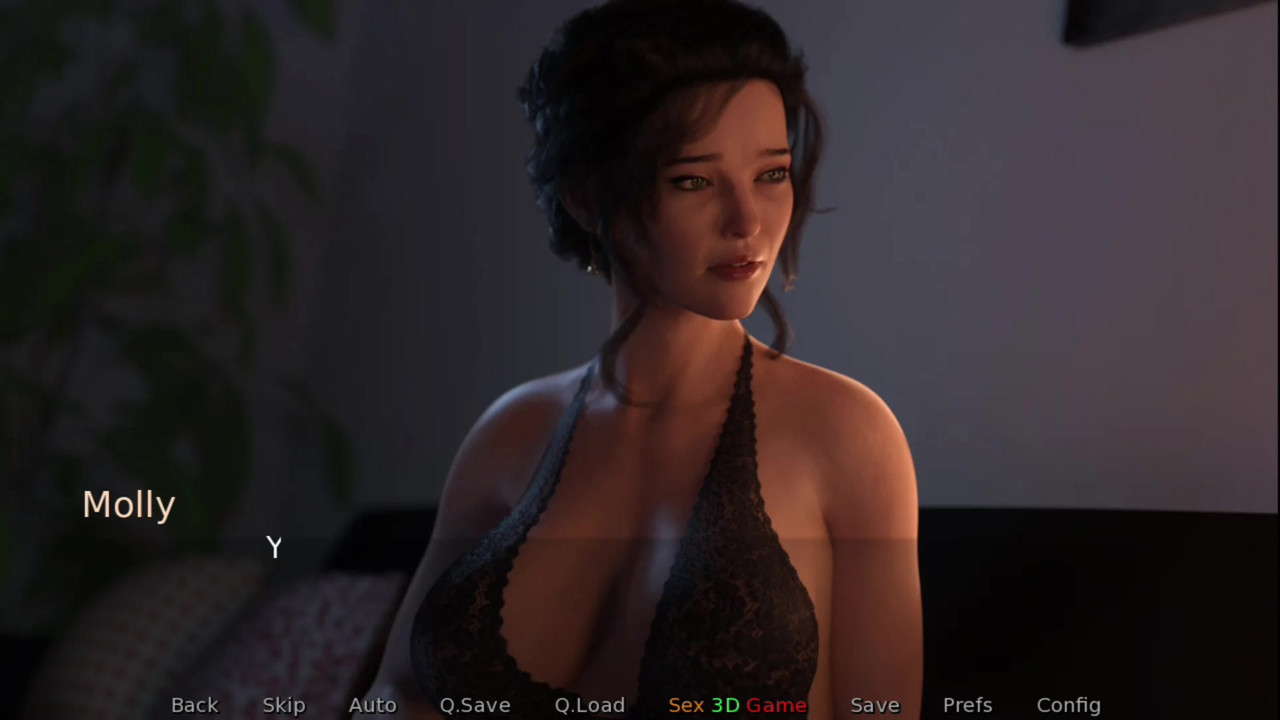Open the Prefs menu
The width and height of the screenshot is (1280, 720).
pos(967,705)
